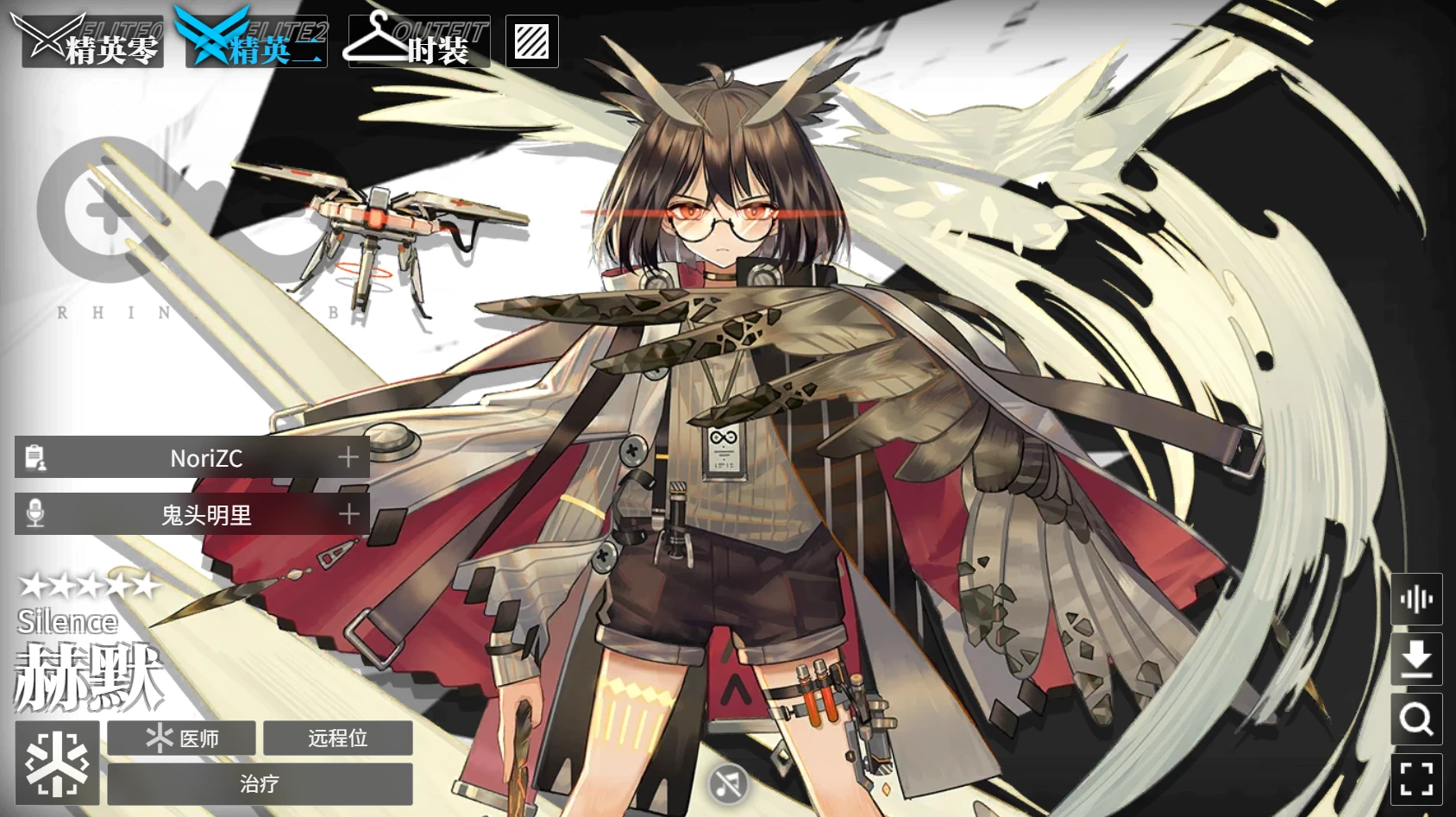Toggle the muted music note button

(x=727, y=783)
